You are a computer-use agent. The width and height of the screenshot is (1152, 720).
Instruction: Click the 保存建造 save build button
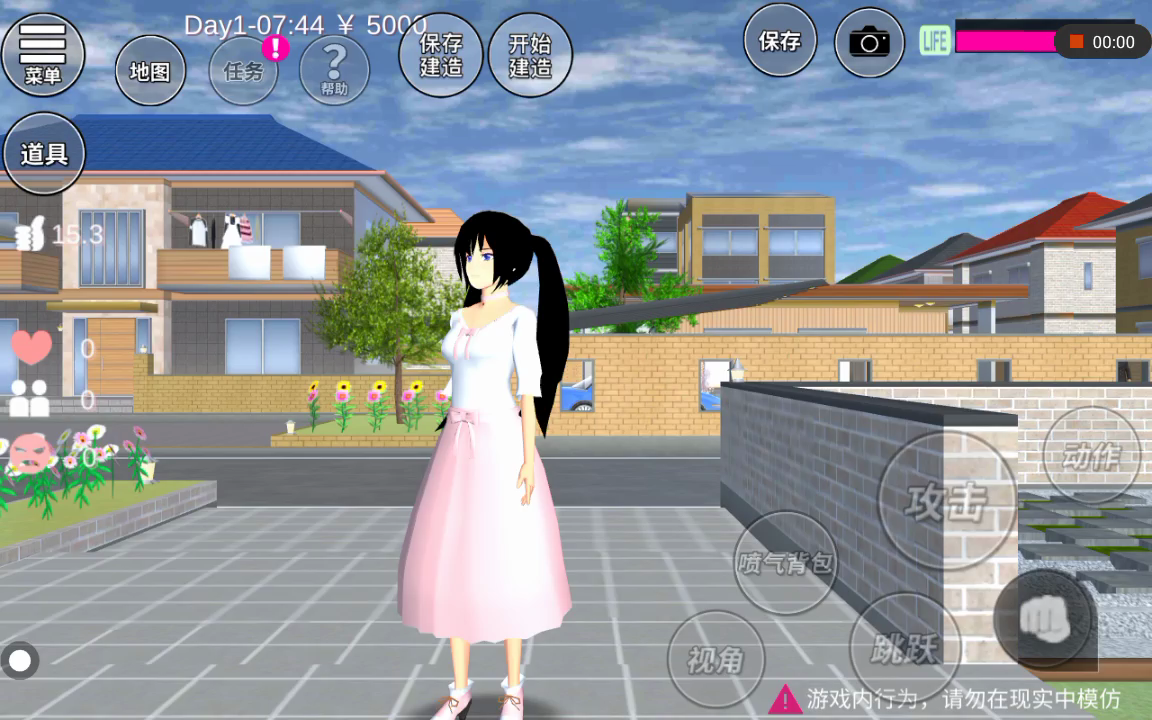point(440,55)
